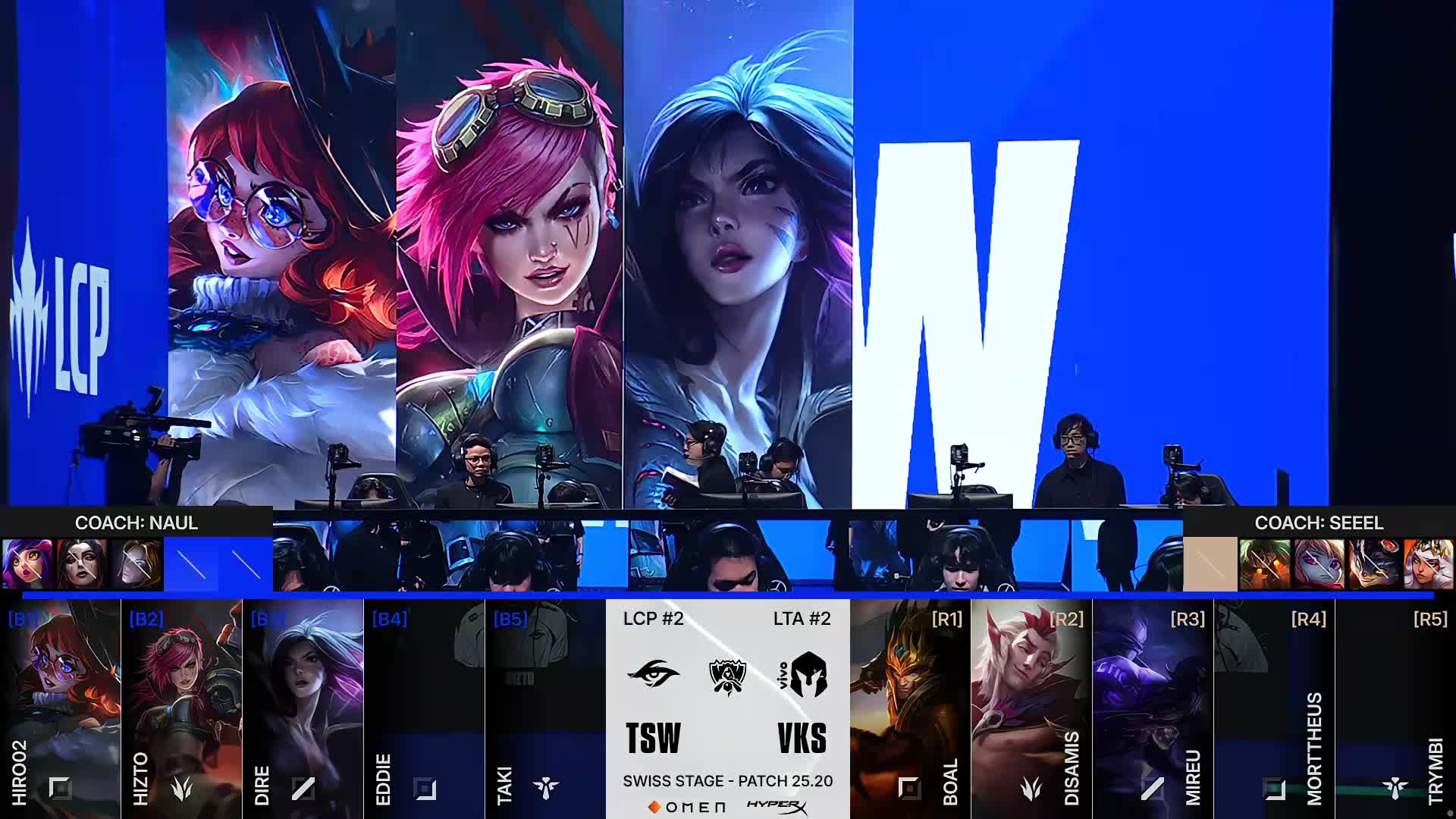Select the banned Neeko icon
Image resolution: width=1456 pixels, height=819 pixels.
click(x=27, y=563)
